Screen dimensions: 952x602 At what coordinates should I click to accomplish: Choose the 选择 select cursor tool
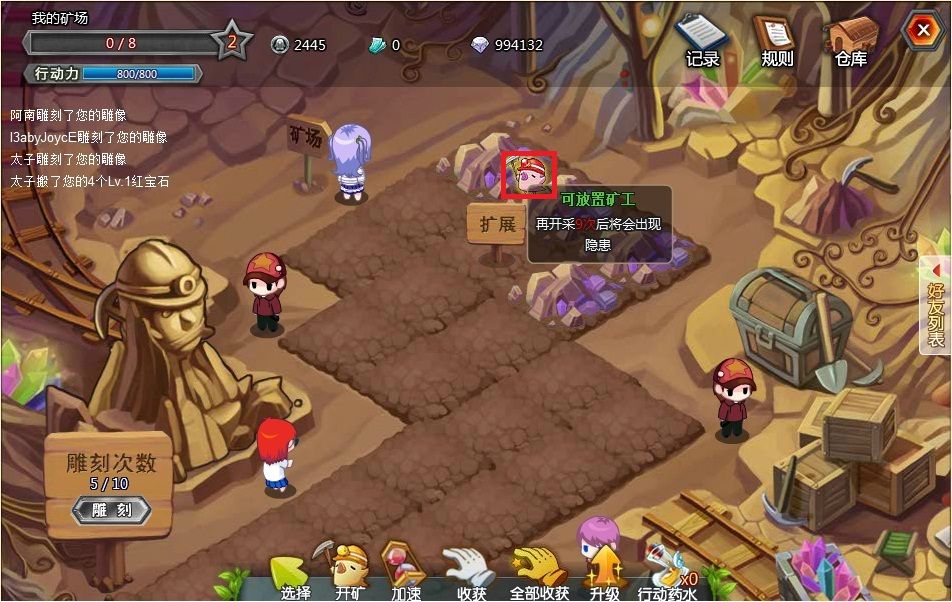tap(292, 576)
